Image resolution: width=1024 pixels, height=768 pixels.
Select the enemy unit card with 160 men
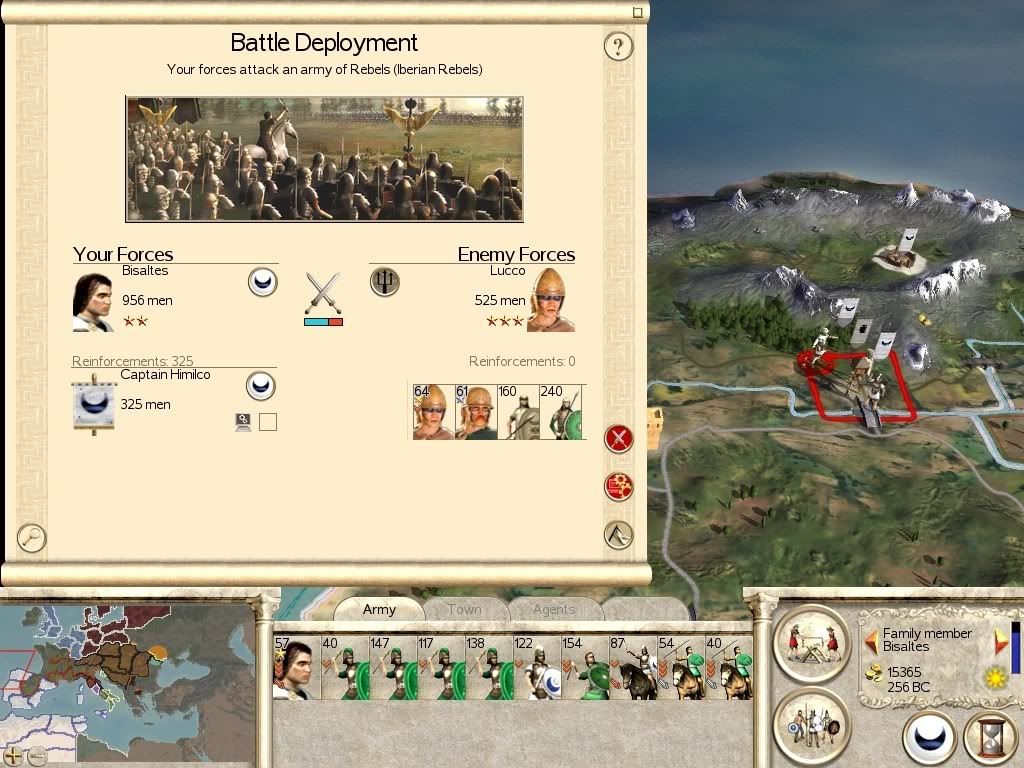(518, 412)
